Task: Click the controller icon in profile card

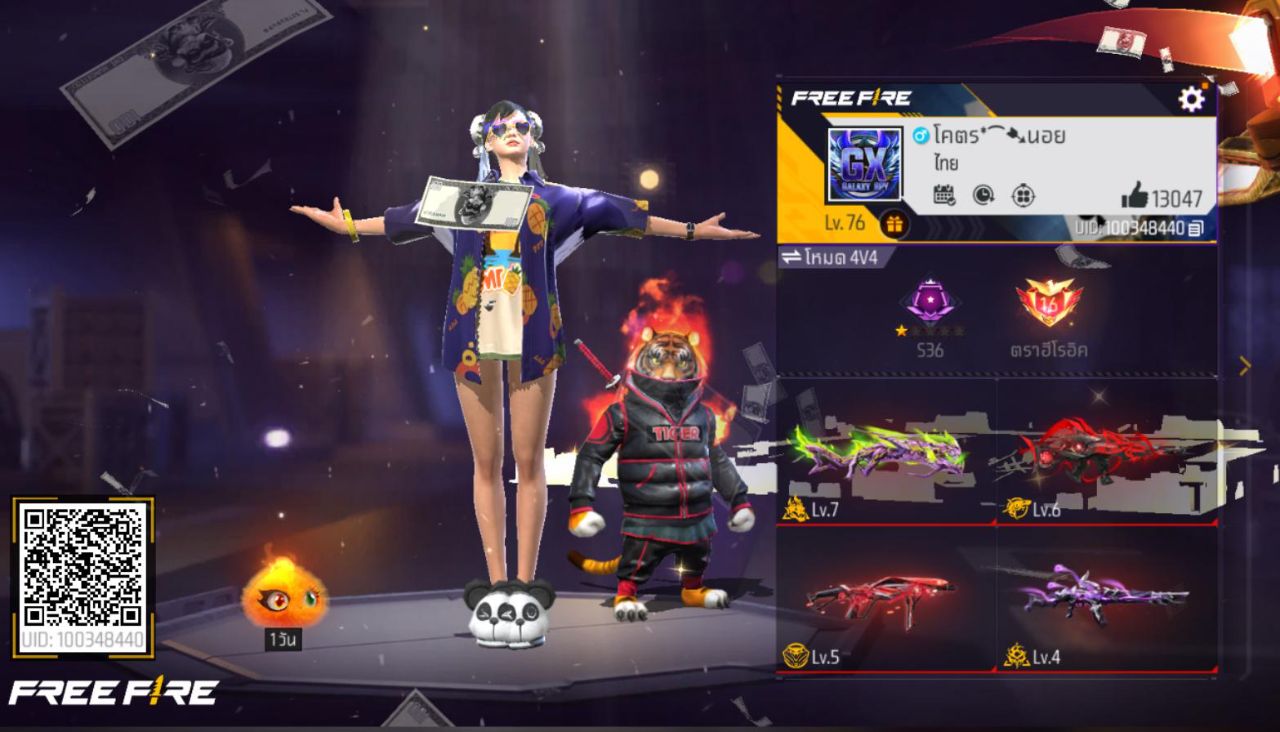Action: [x=1022, y=196]
